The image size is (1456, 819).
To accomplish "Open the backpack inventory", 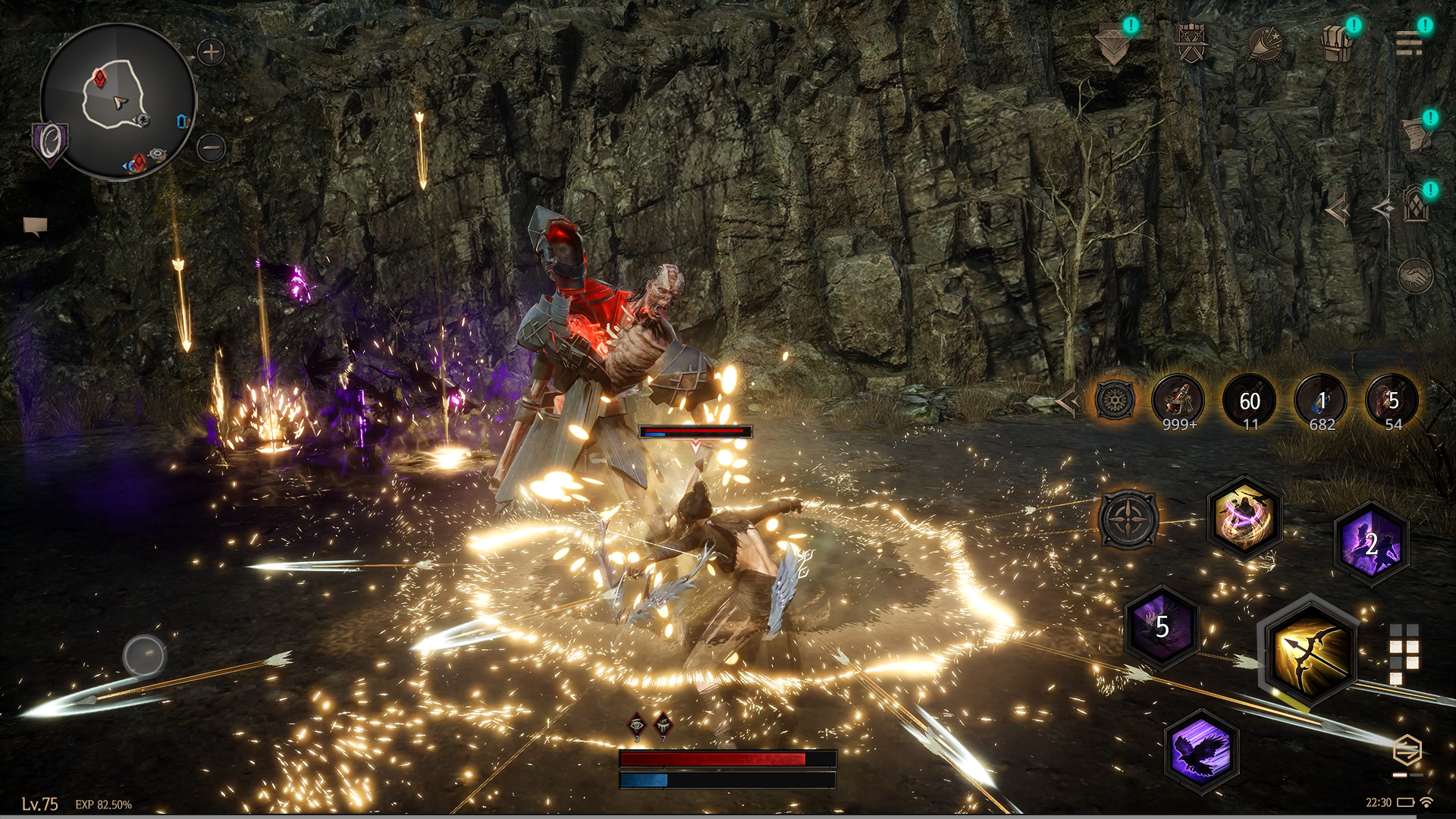I will point(1337,44).
